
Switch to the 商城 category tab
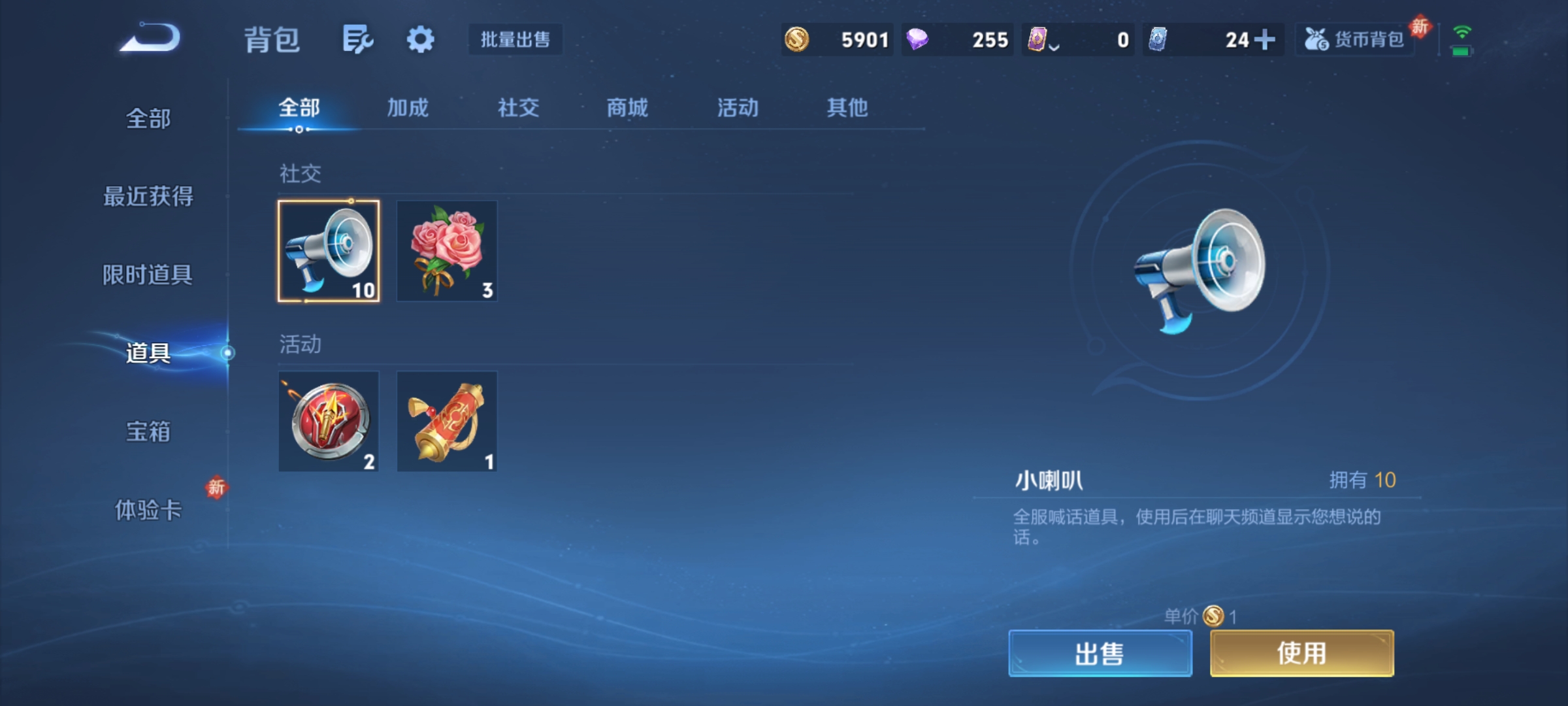(629, 108)
